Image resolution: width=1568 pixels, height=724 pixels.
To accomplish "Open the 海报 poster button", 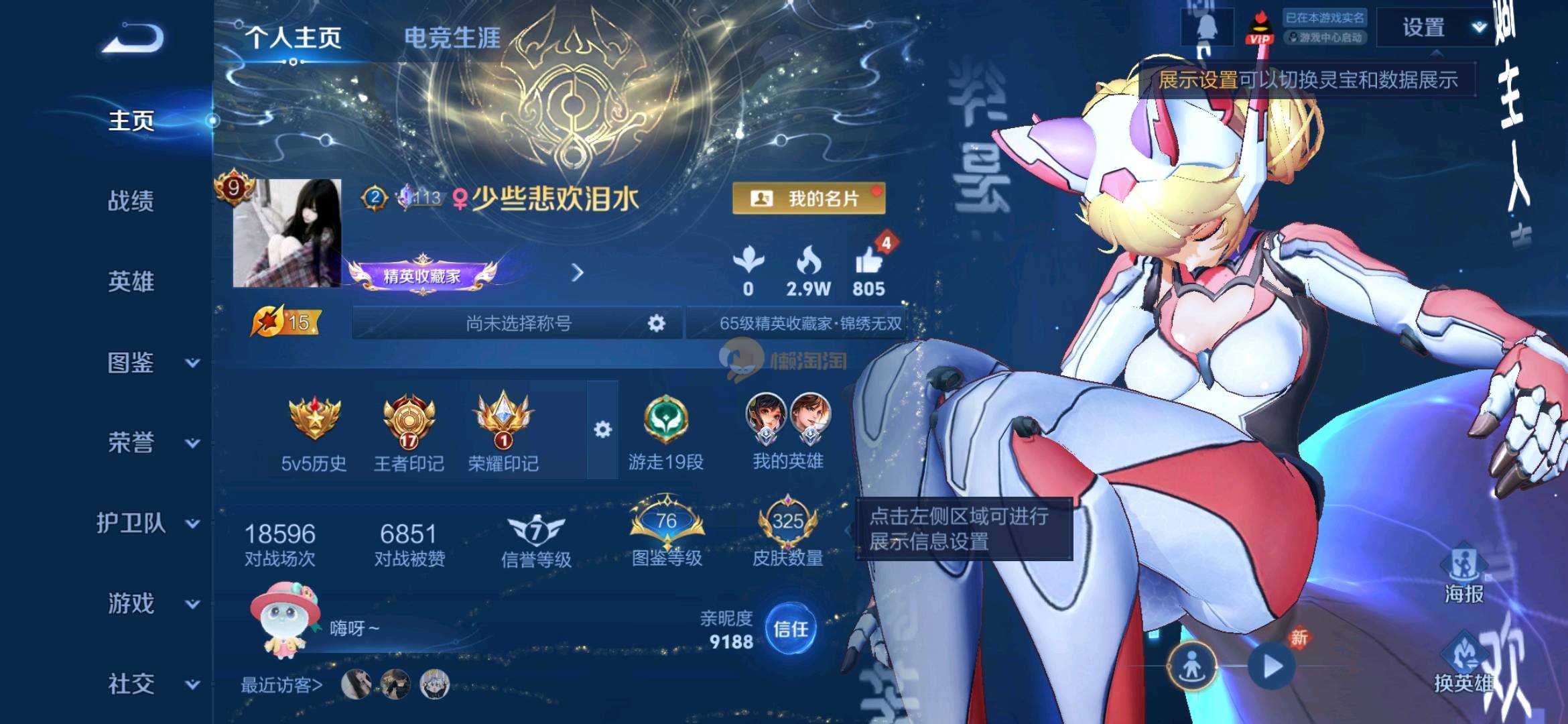I will (1463, 575).
